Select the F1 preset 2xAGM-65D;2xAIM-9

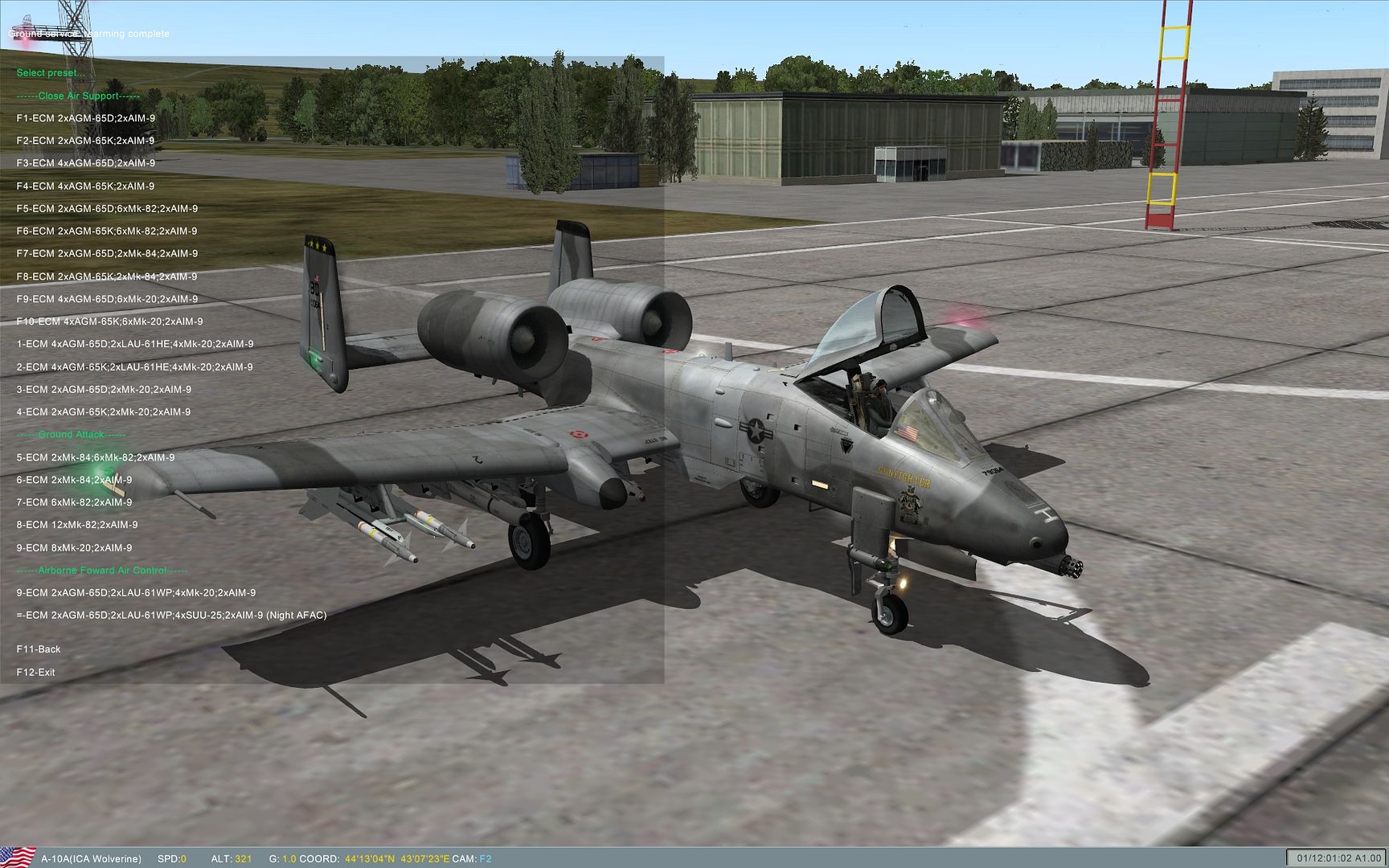point(86,118)
